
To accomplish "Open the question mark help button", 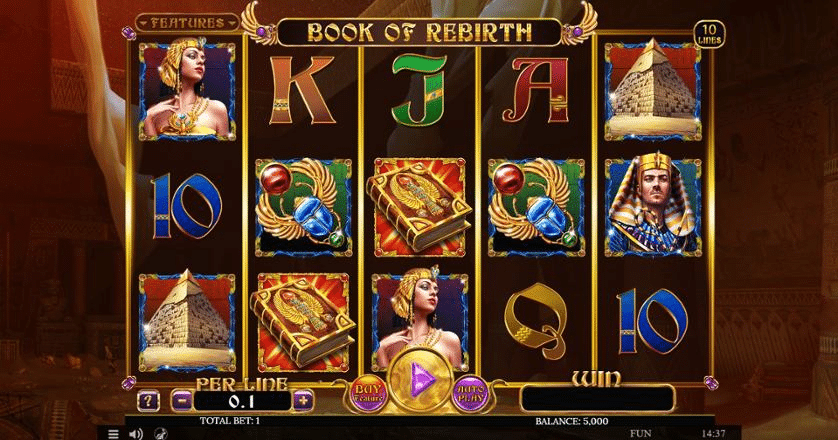I will [x=147, y=400].
